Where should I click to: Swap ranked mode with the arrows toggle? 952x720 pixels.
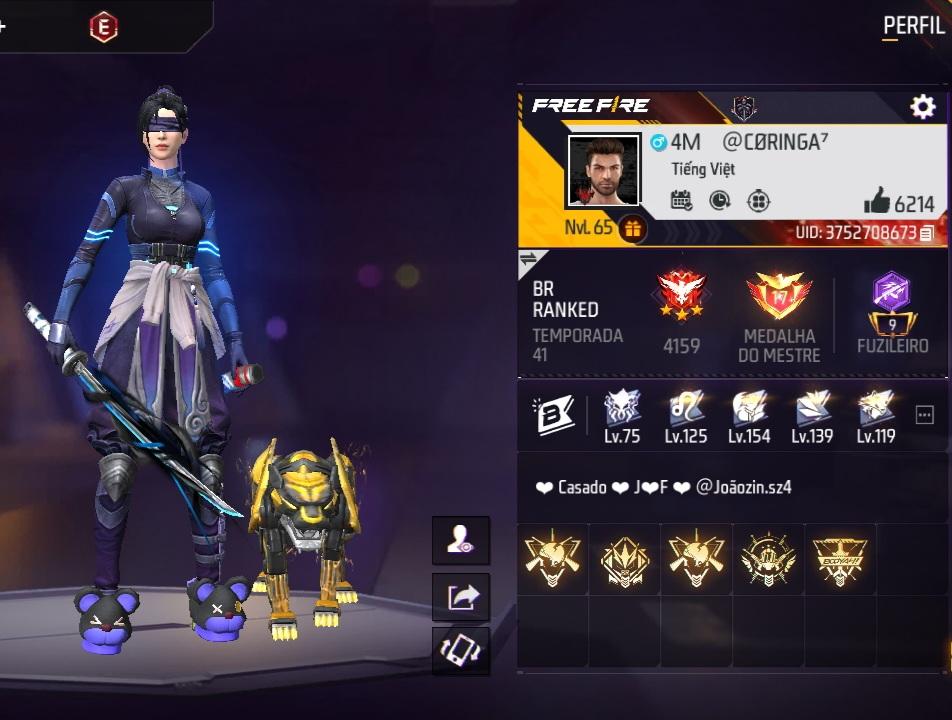pyautogui.click(x=528, y=260)
